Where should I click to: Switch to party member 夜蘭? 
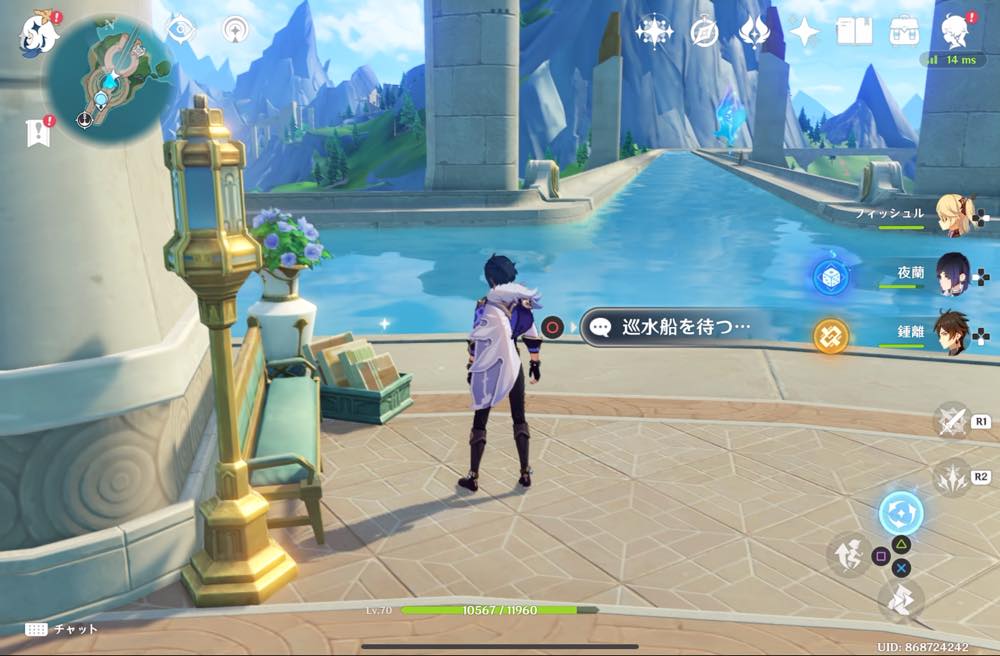click(950, 273)
